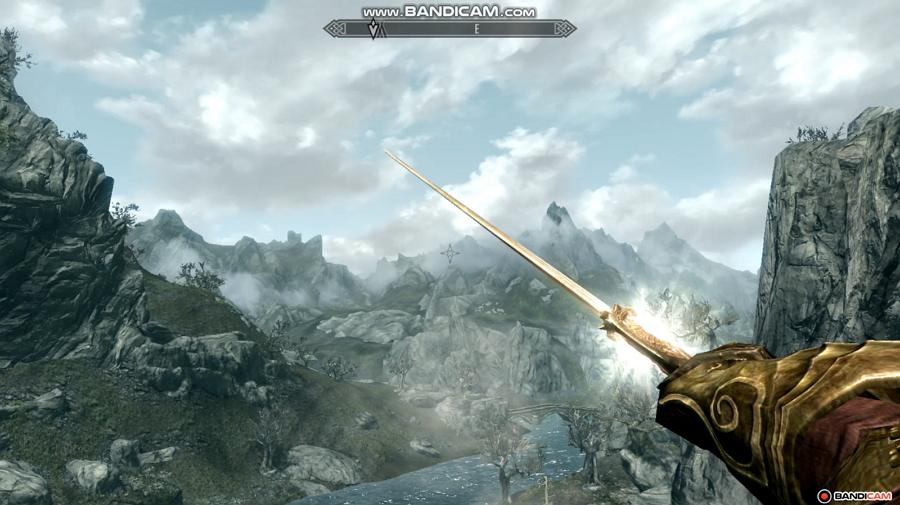Click the compass bar showing east
The image size is (900, 505).
(x=449, y=29)
